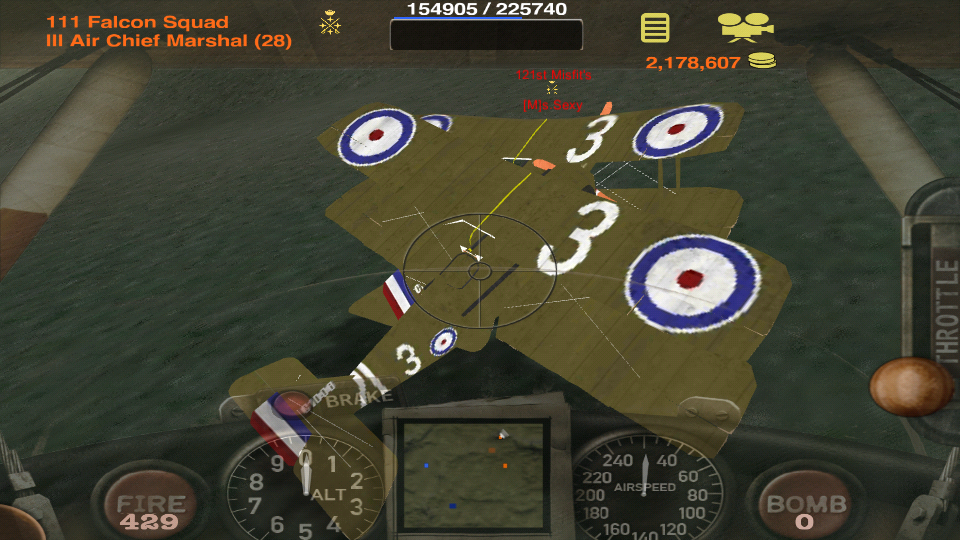
Task: Open the yellow list menu icon
Action: (655, 27)
